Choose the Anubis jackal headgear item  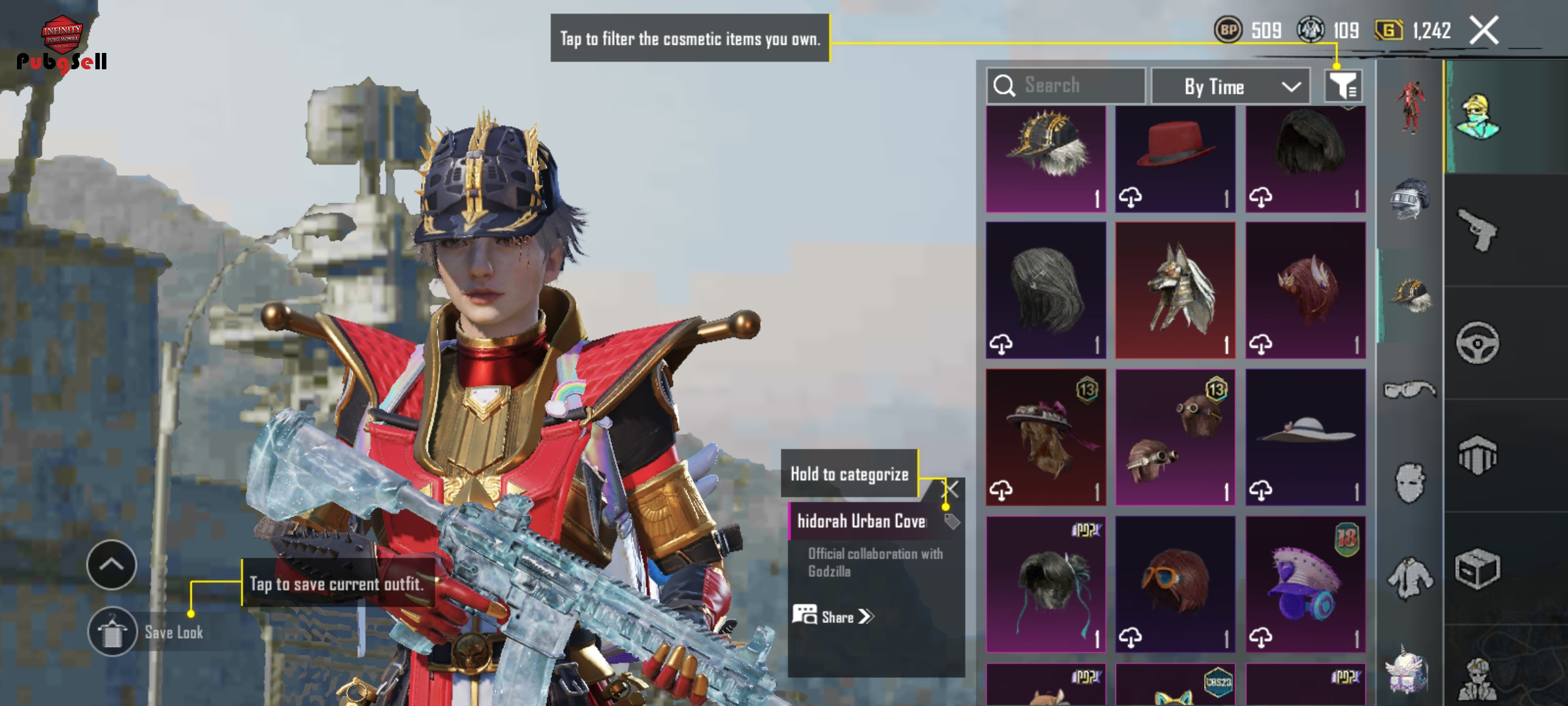click(x=1175, y=290)
